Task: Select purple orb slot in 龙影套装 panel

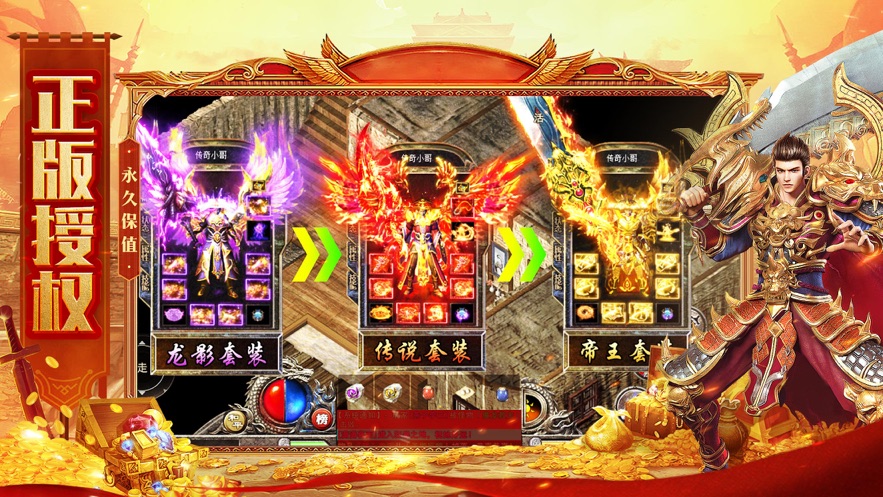Action: (258, 232)
